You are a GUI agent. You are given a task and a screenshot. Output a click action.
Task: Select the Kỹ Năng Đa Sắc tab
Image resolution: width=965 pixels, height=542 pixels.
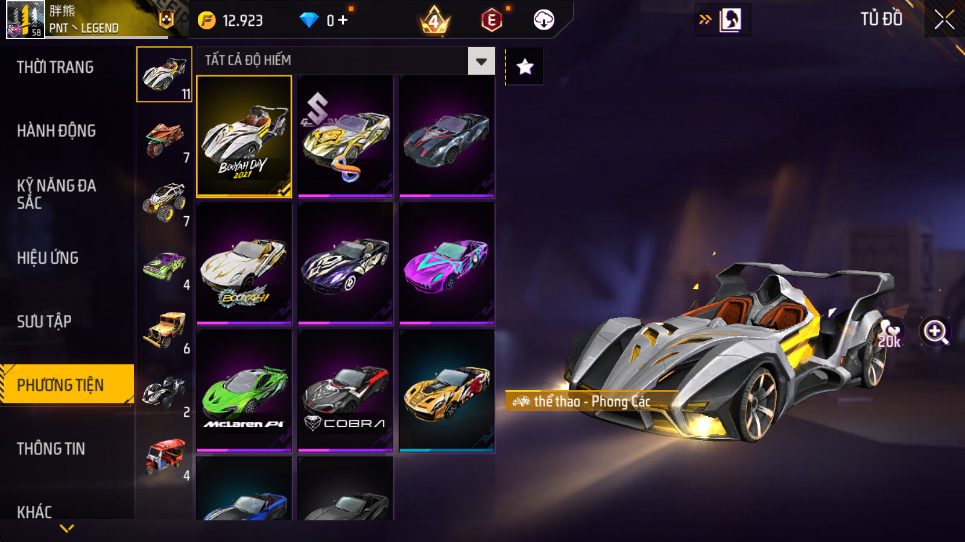[x=57, y=194]
